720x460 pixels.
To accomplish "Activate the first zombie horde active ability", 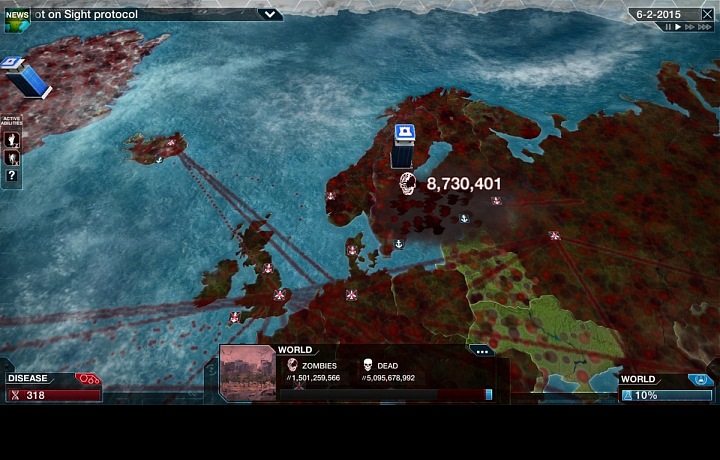I will (12, 139).
